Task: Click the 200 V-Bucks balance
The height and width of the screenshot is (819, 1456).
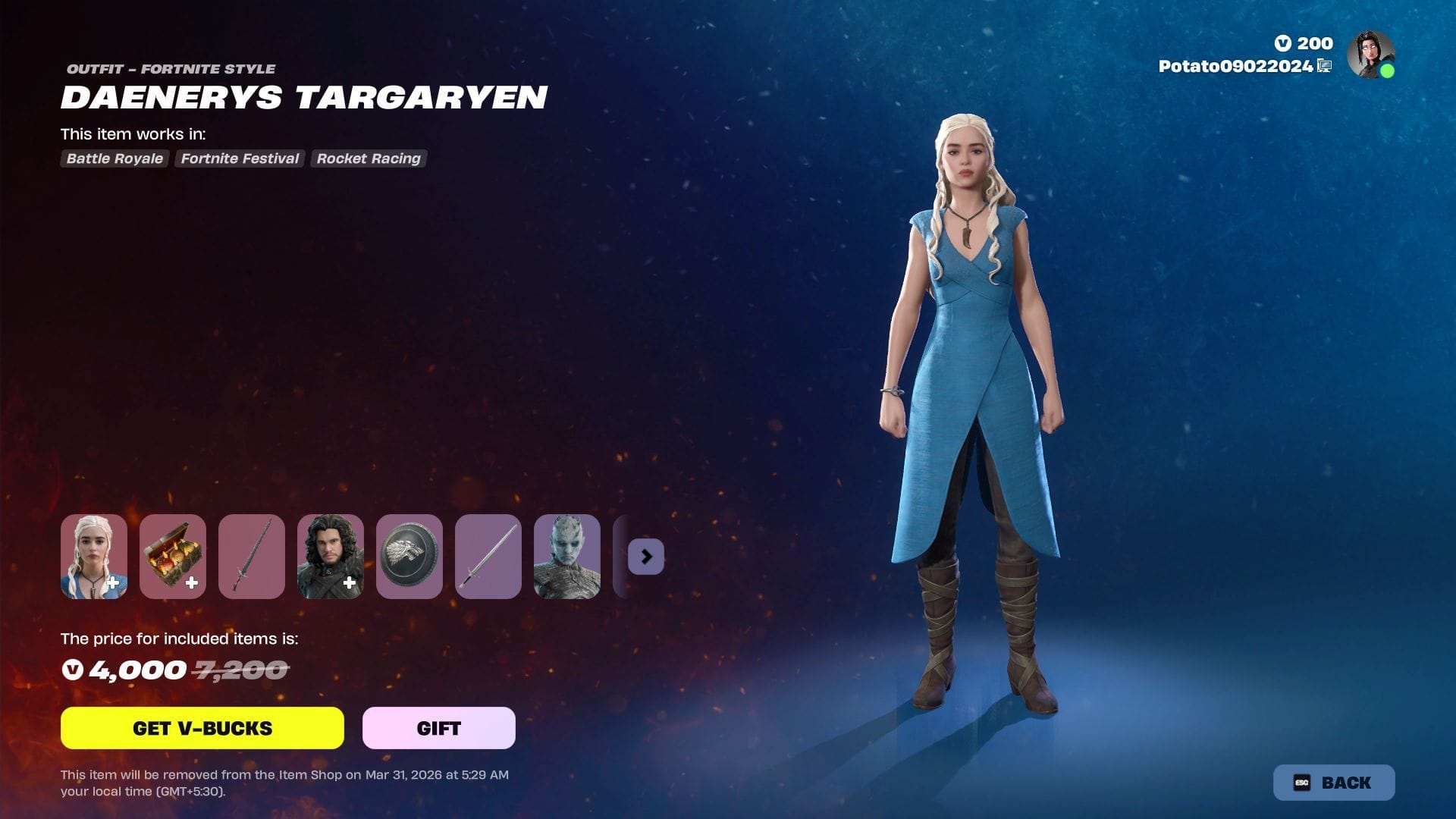Action: coord(1304,43)
